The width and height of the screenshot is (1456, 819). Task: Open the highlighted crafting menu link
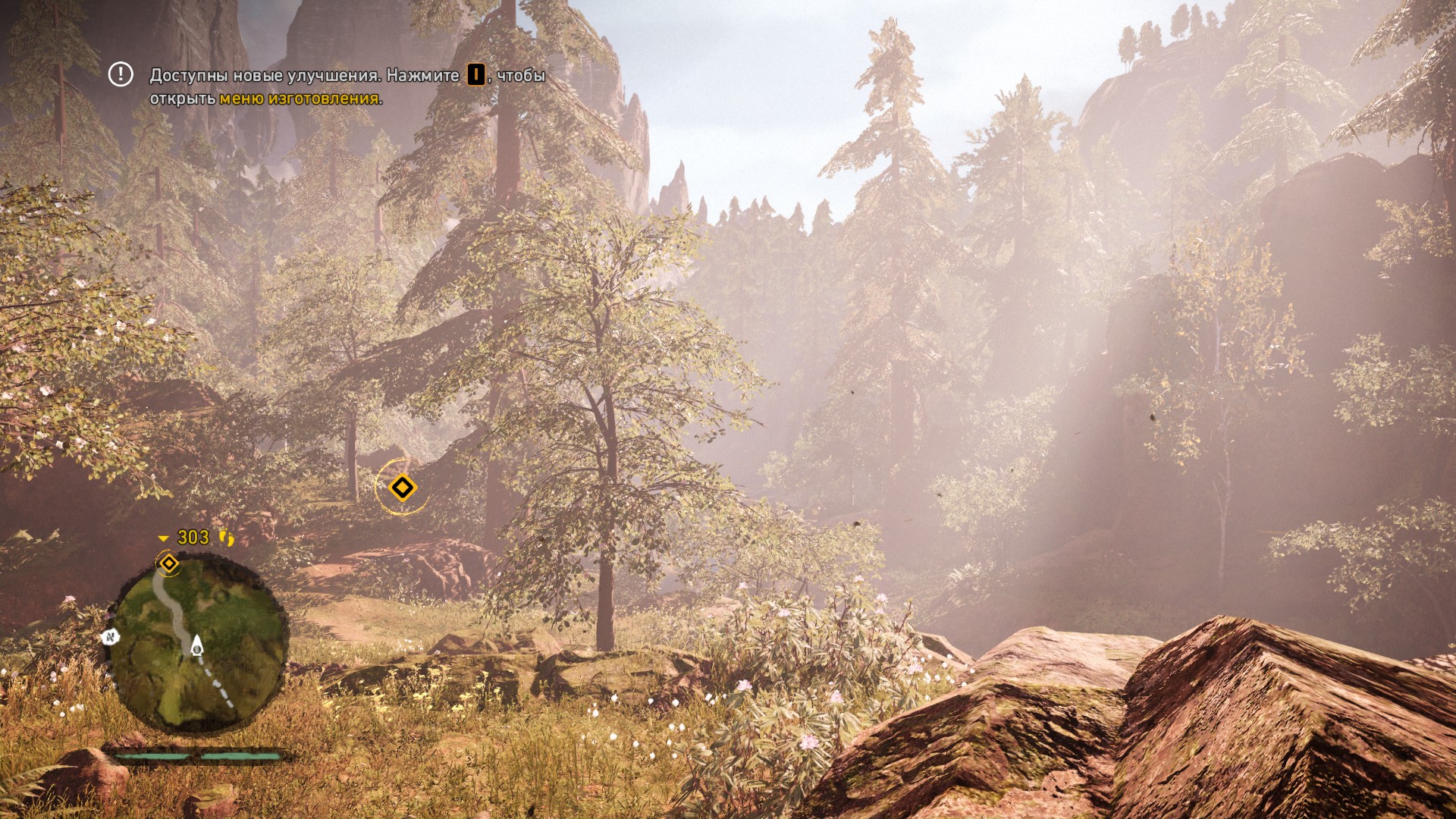tap(299, 99)
